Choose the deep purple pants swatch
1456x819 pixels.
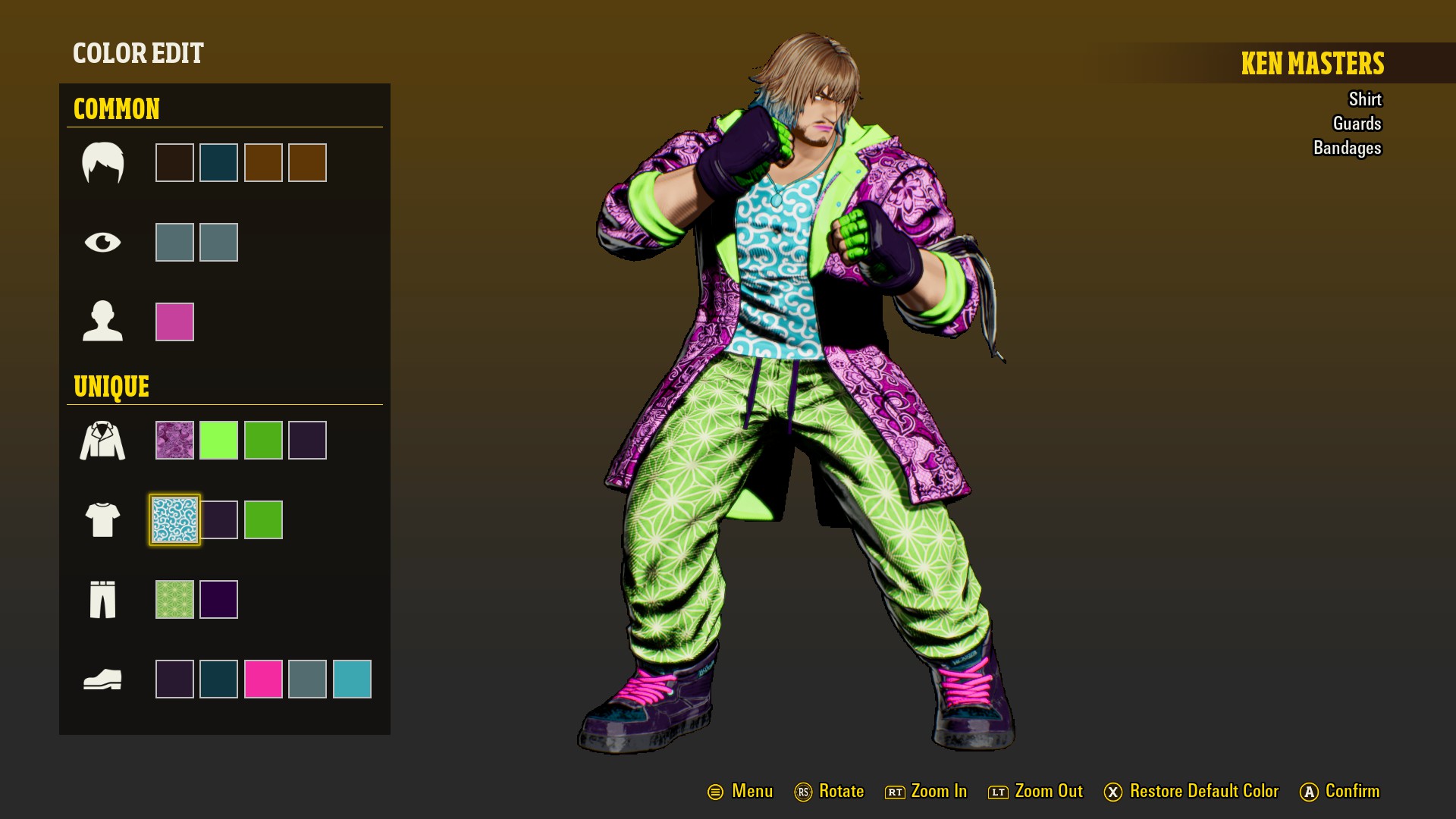coord(218,599)
